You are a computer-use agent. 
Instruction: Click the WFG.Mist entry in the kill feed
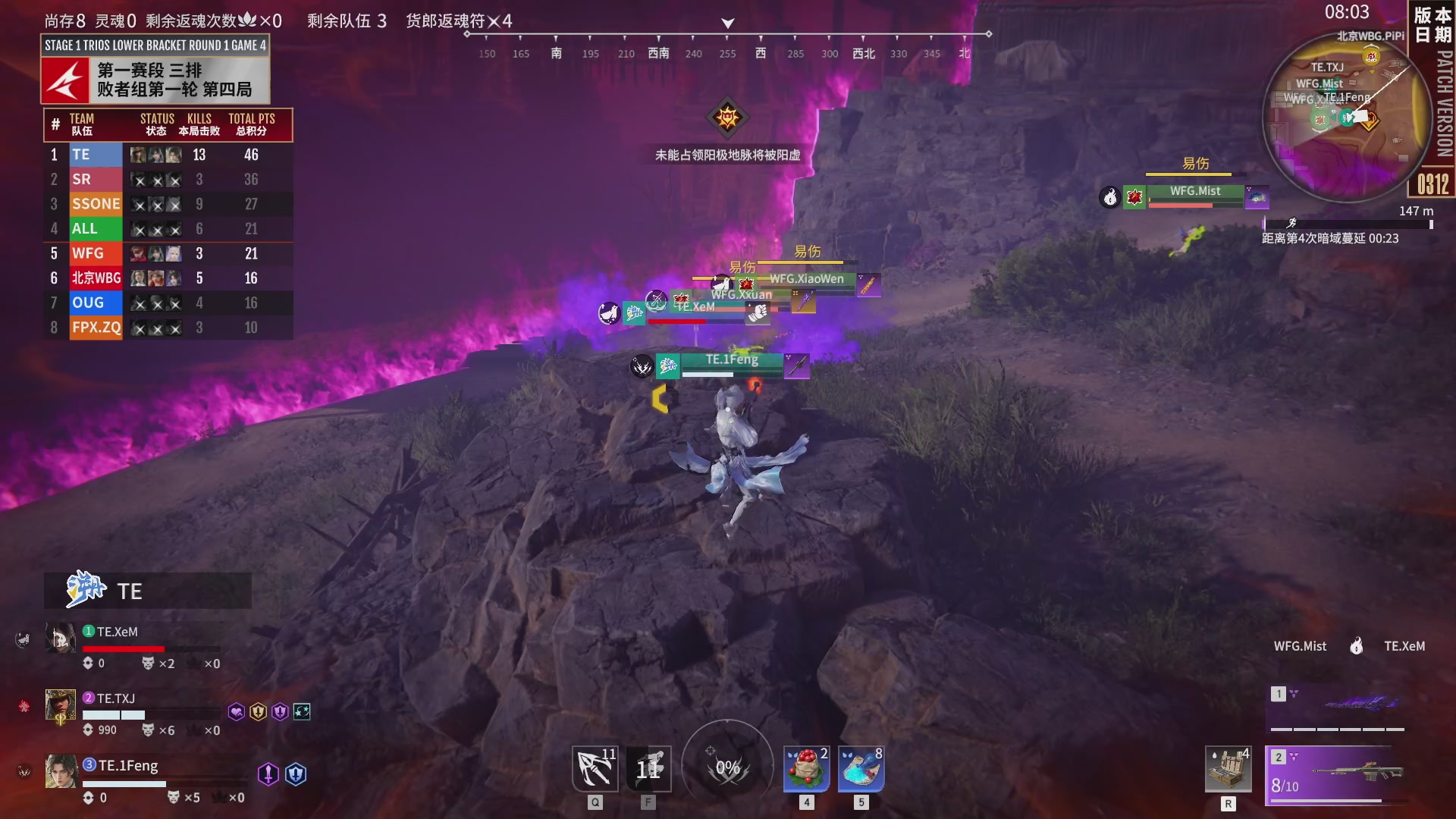click(x=1300, y=646)
